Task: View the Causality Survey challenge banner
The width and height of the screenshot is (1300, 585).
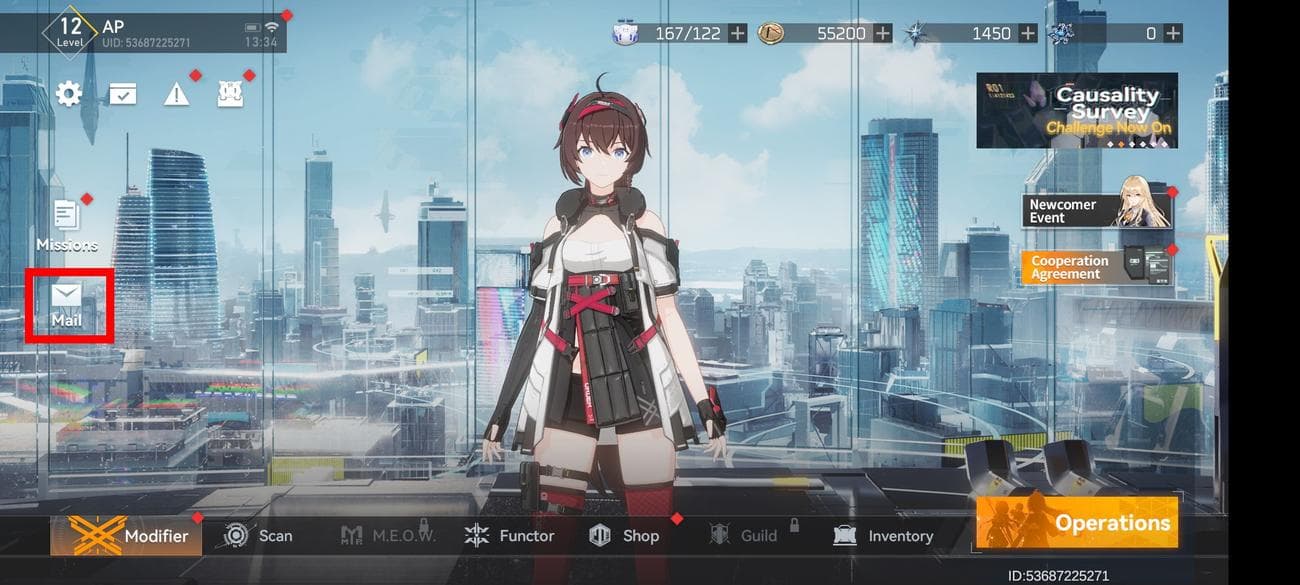Action: point(1077,110)
